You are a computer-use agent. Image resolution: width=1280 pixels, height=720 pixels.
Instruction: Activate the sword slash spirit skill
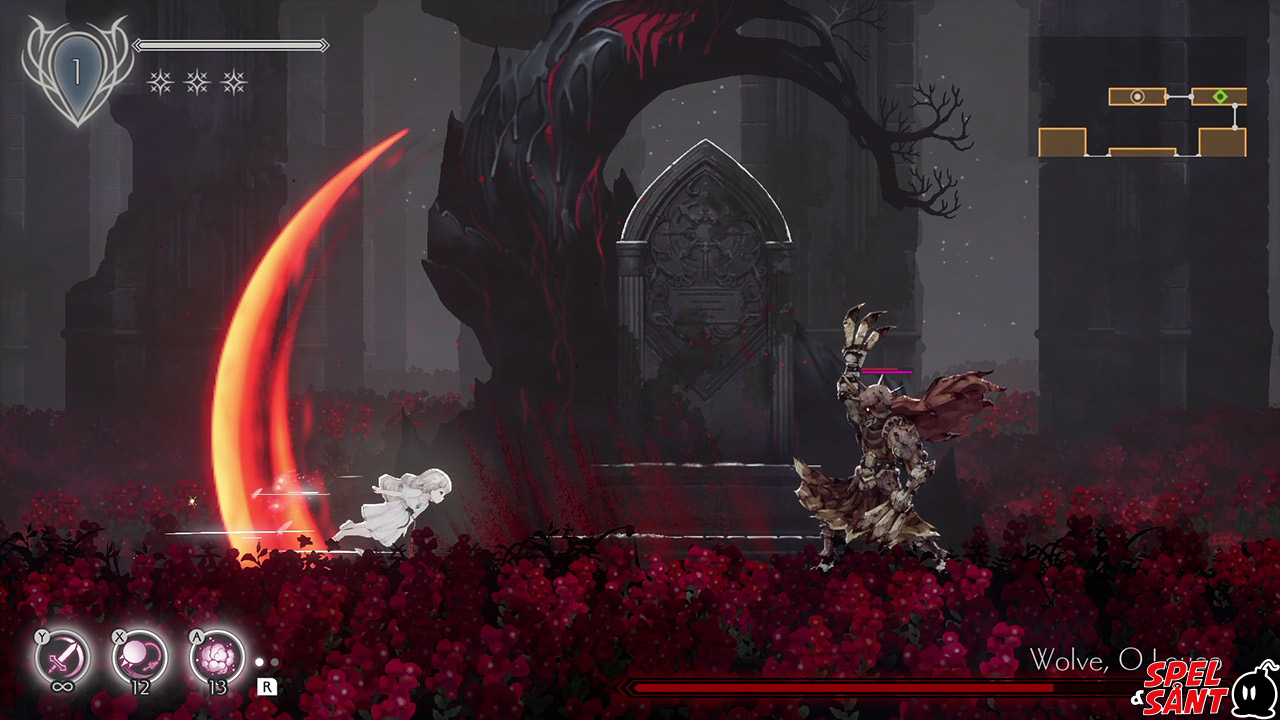(x=62, y=658)
